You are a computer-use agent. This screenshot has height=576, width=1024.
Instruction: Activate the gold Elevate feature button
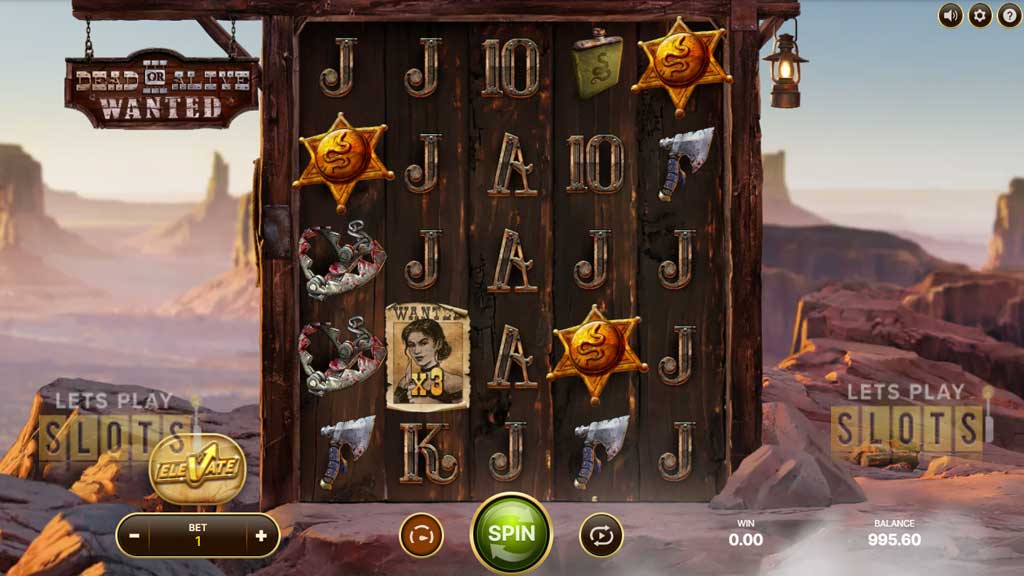198,468
